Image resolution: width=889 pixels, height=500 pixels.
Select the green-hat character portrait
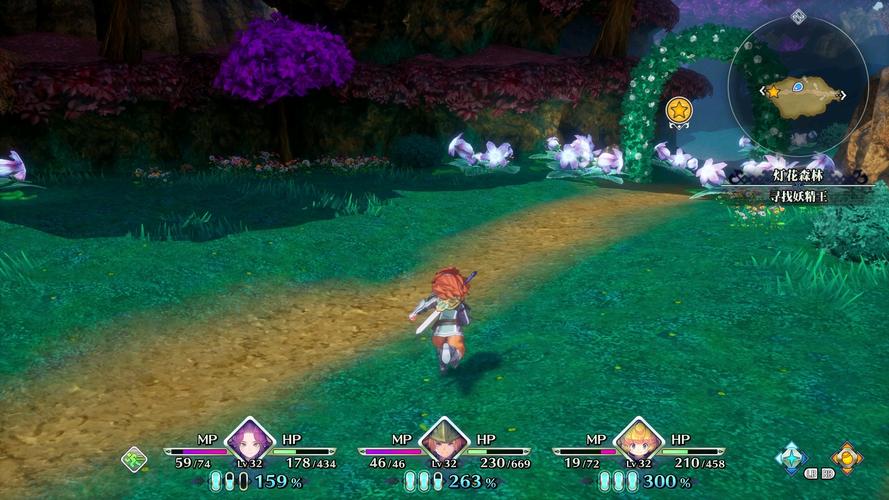tap(443, 439)
